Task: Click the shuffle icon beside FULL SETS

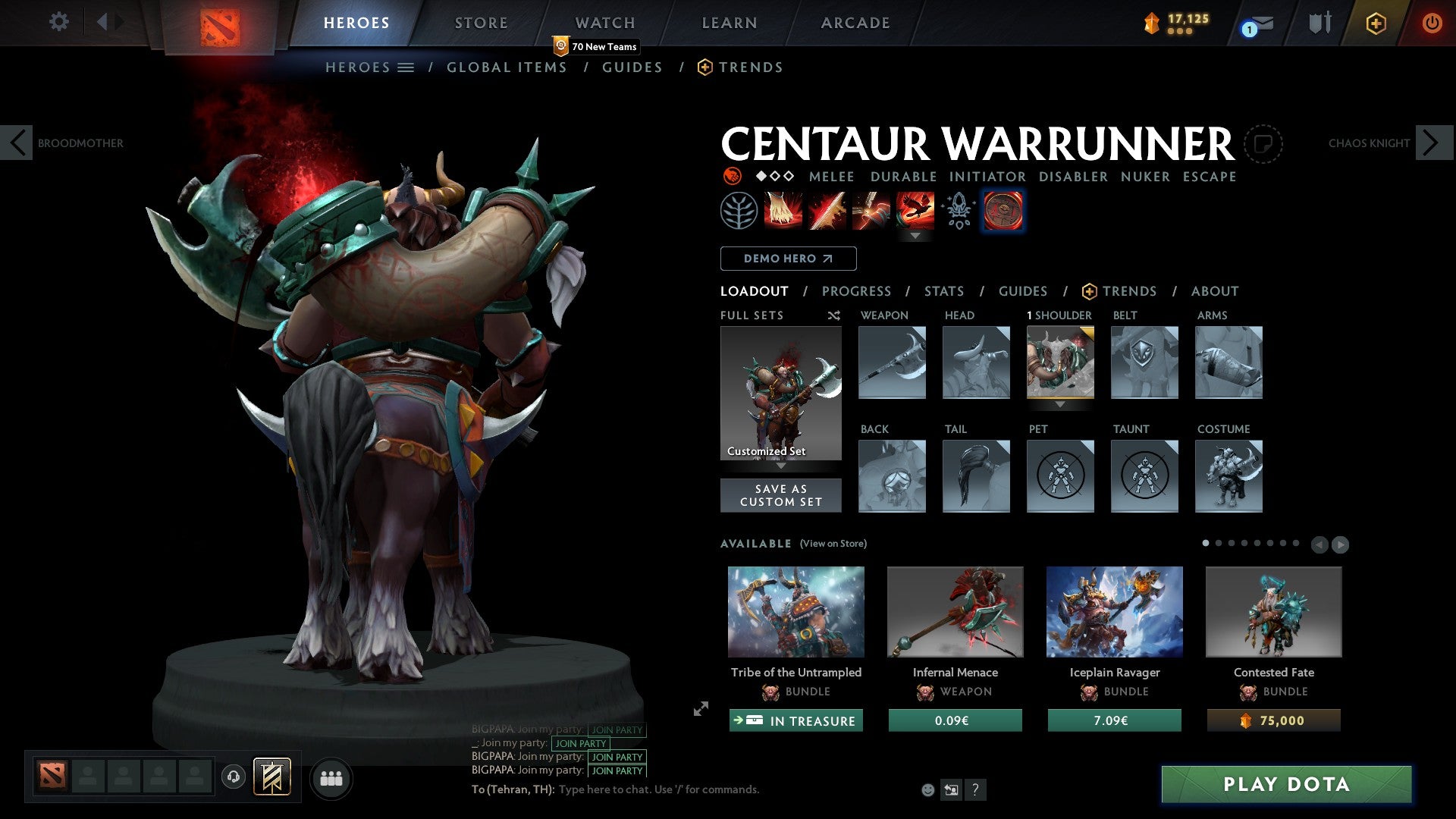Action: [834, 315]
